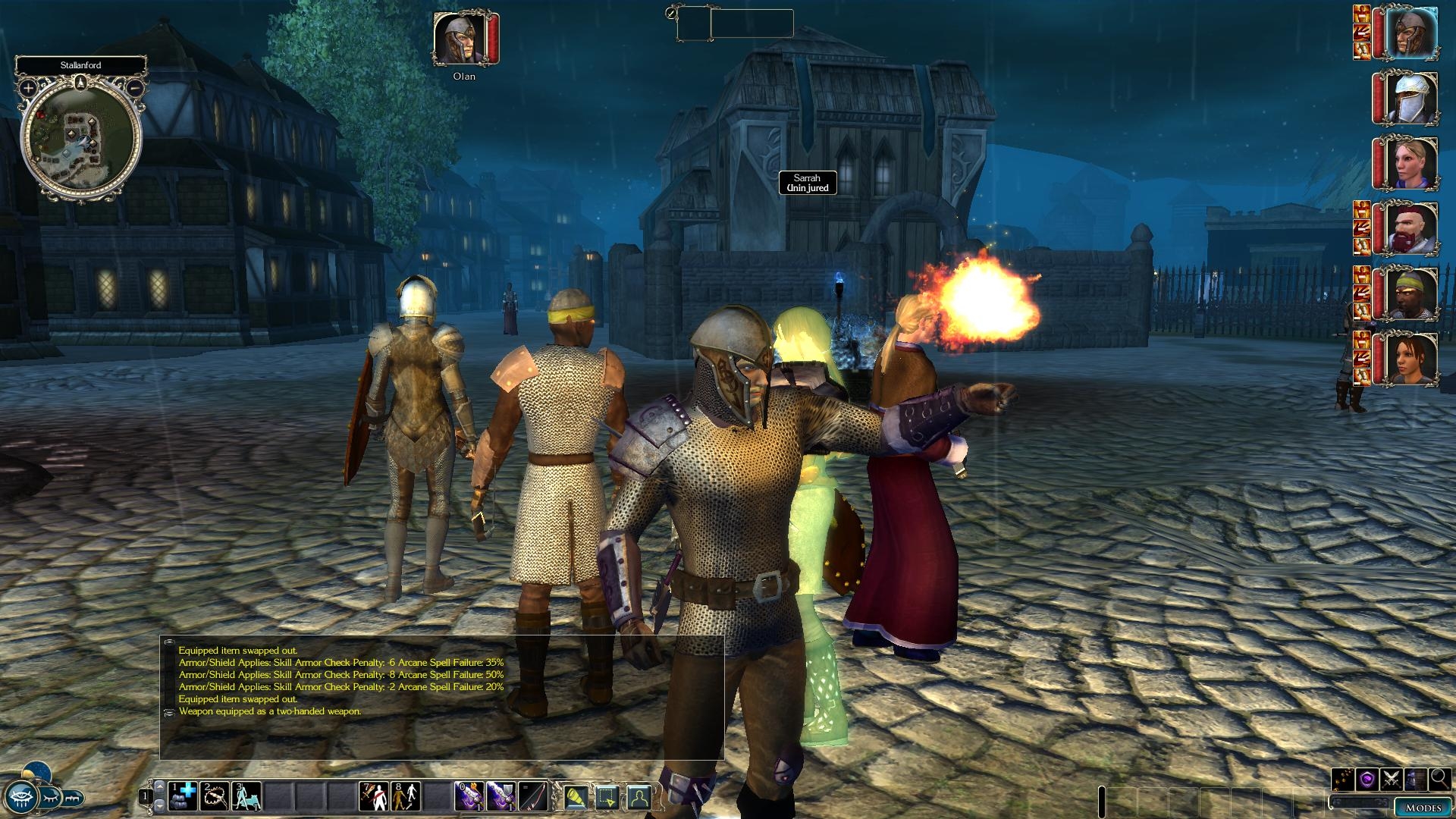Activate the hotbar slot 7 combat ability

[x=374, y=797]
